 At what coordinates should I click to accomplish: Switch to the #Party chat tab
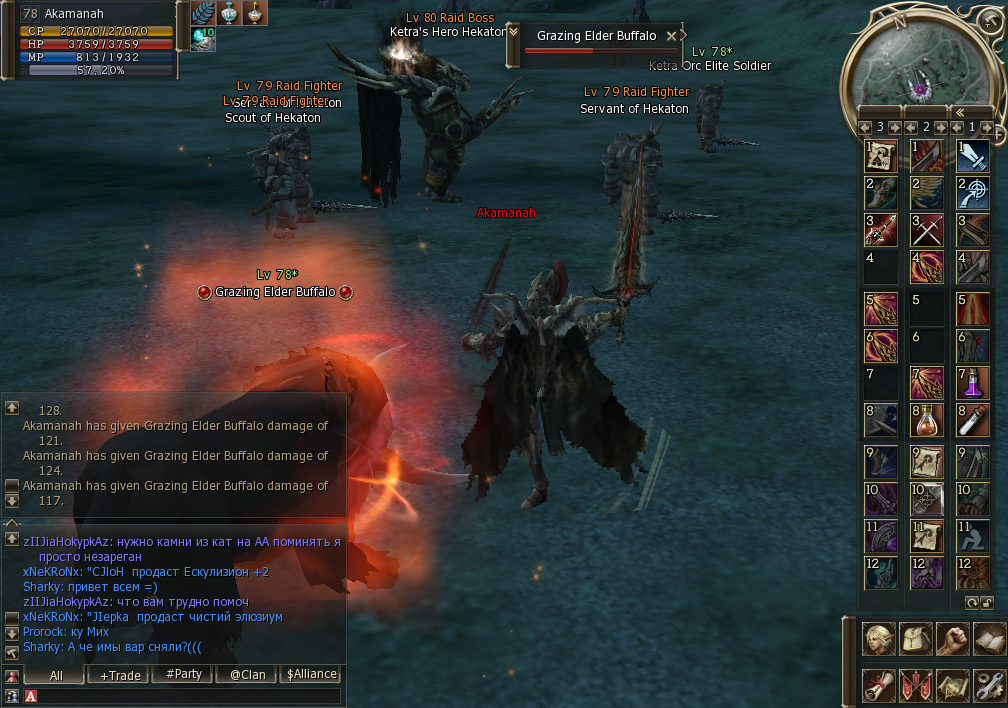click(184, 675)
